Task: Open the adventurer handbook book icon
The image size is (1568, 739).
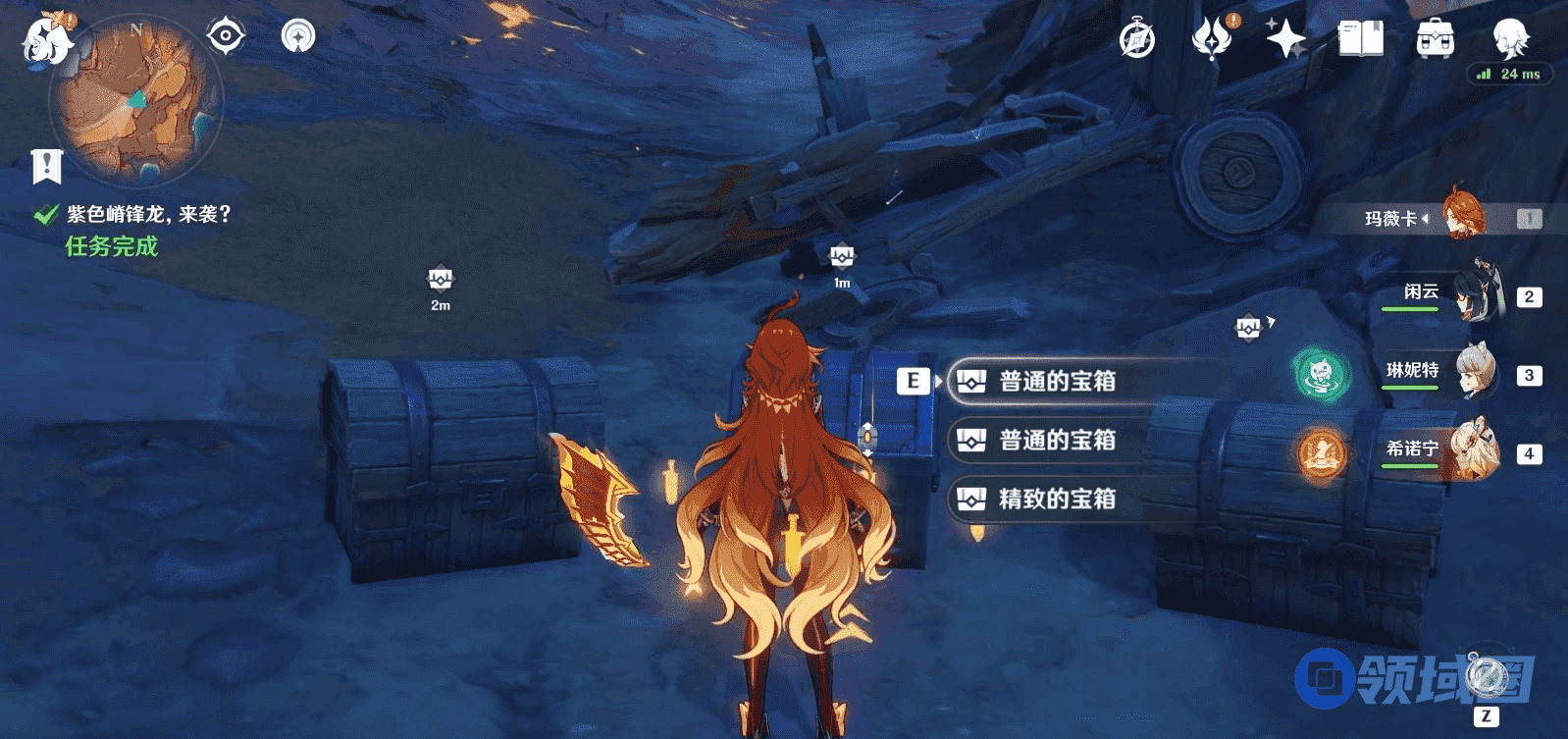Action: (1361, 40)
